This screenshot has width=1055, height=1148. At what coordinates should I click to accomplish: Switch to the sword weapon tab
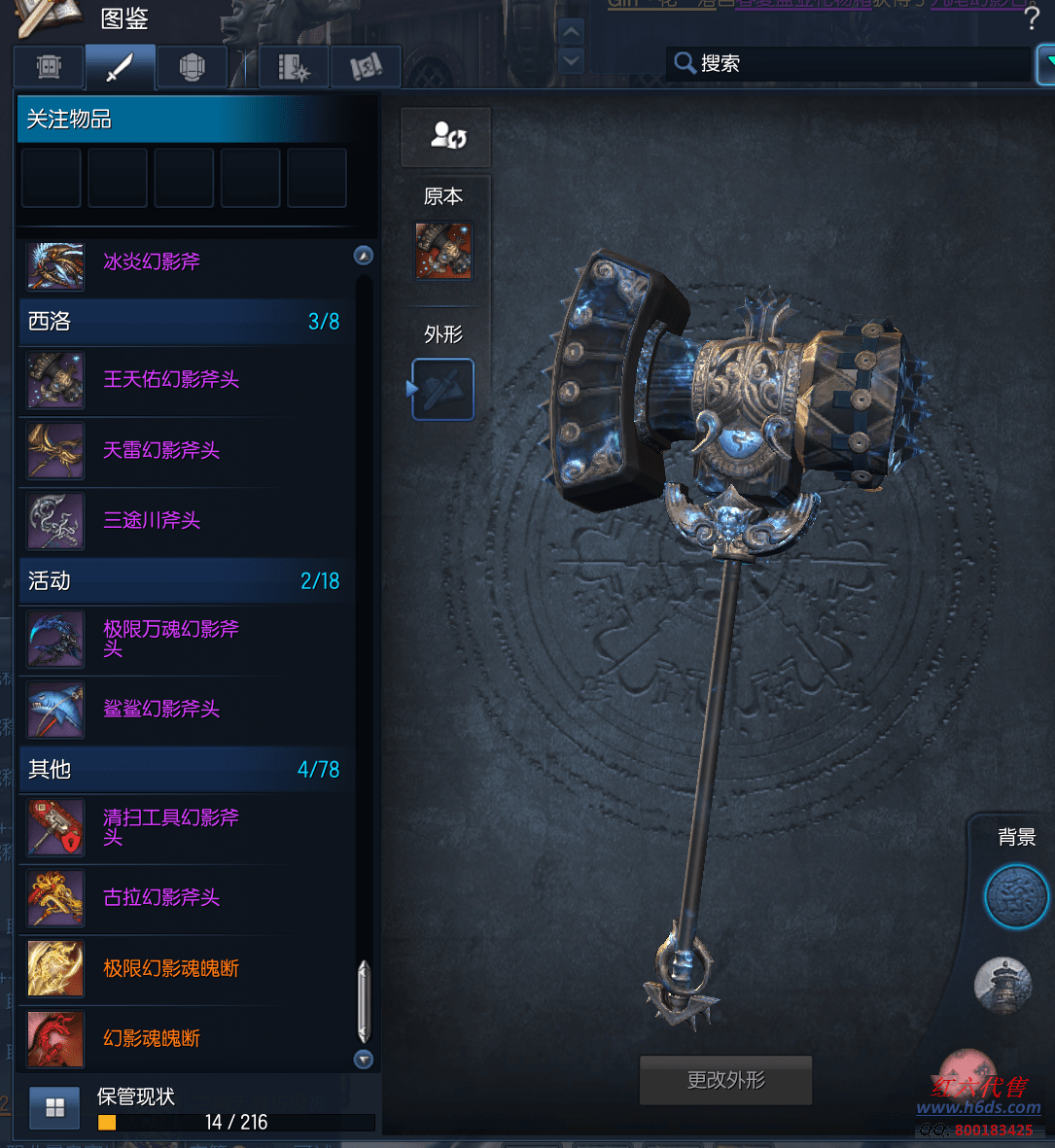(x=120, y=67)
